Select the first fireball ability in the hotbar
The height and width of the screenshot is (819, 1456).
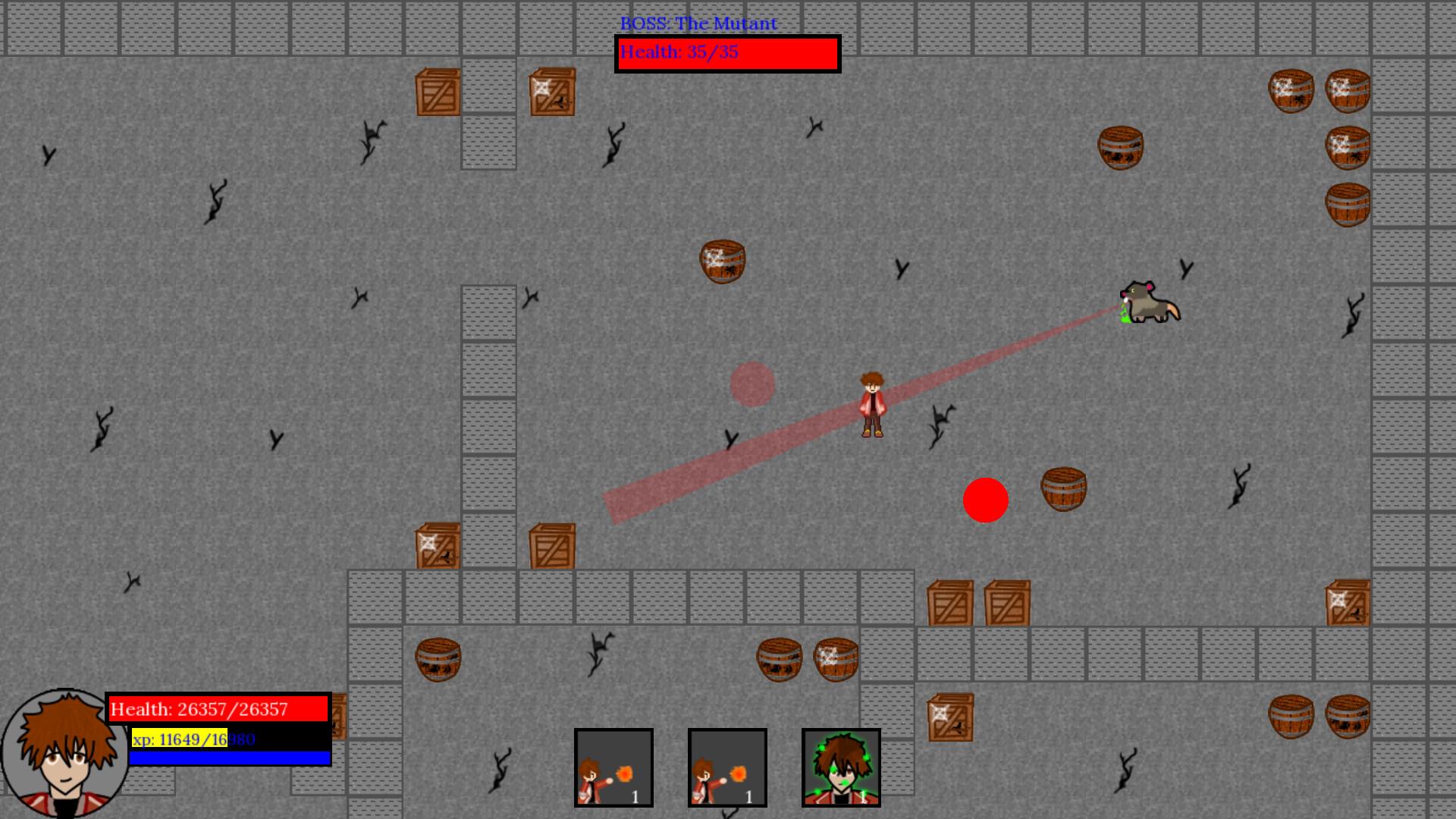614,767
